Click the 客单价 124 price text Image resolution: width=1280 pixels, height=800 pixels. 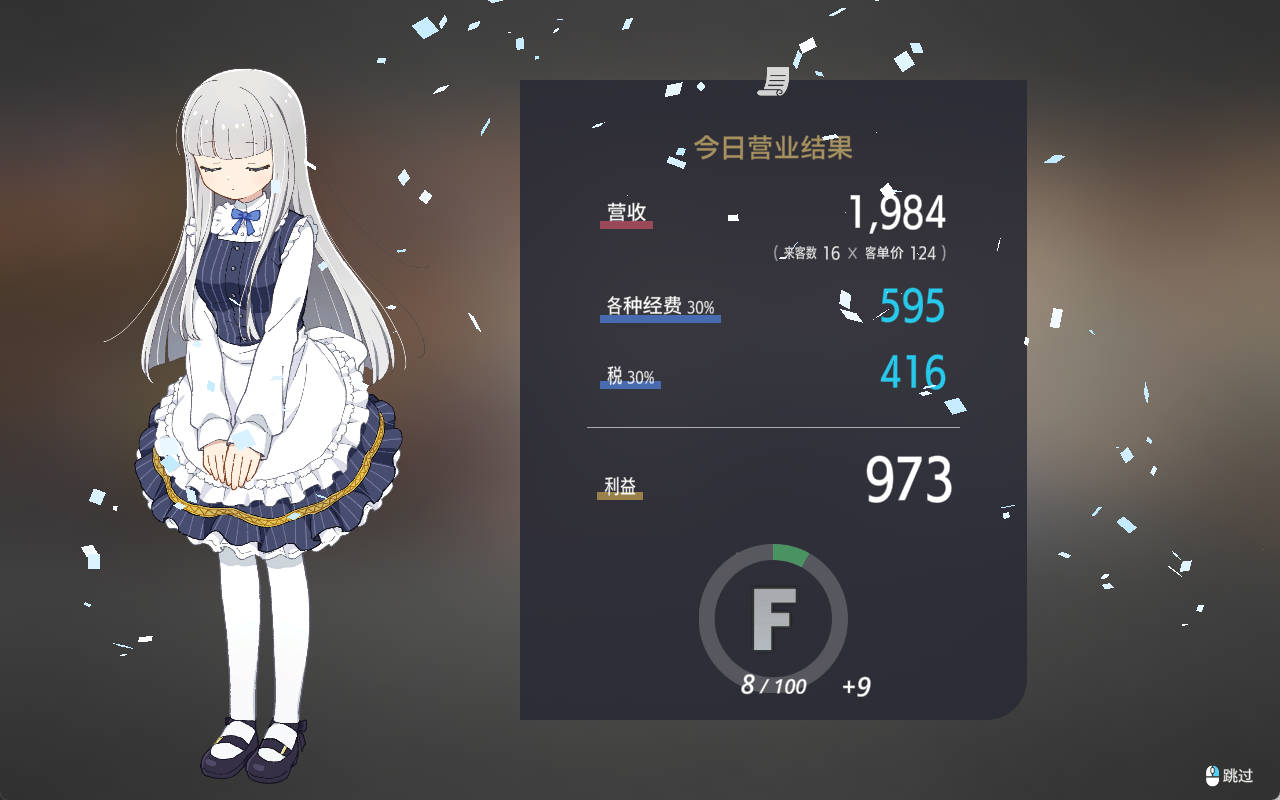901,253
